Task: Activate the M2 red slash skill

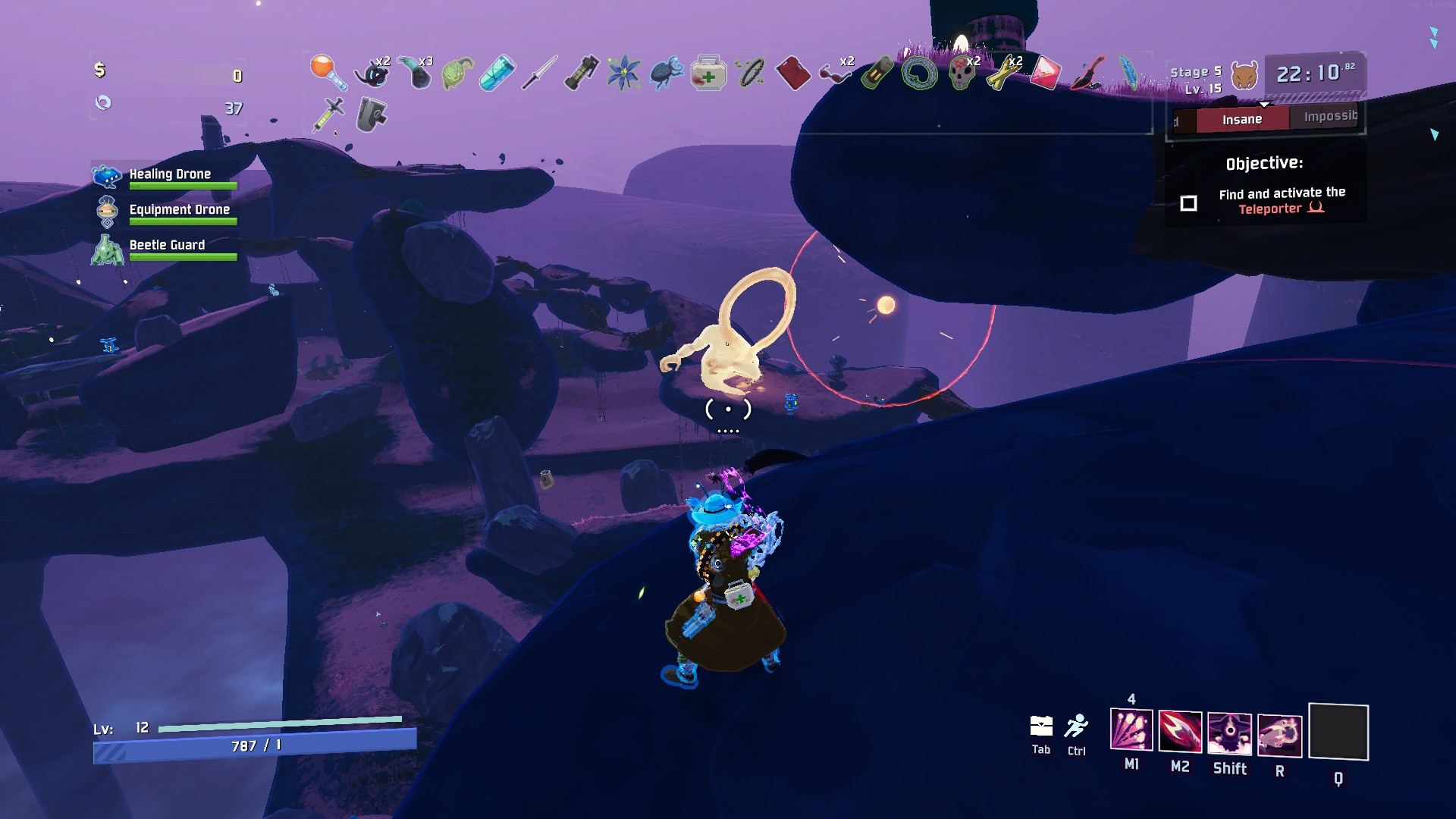Action: tap(1180, 732)
